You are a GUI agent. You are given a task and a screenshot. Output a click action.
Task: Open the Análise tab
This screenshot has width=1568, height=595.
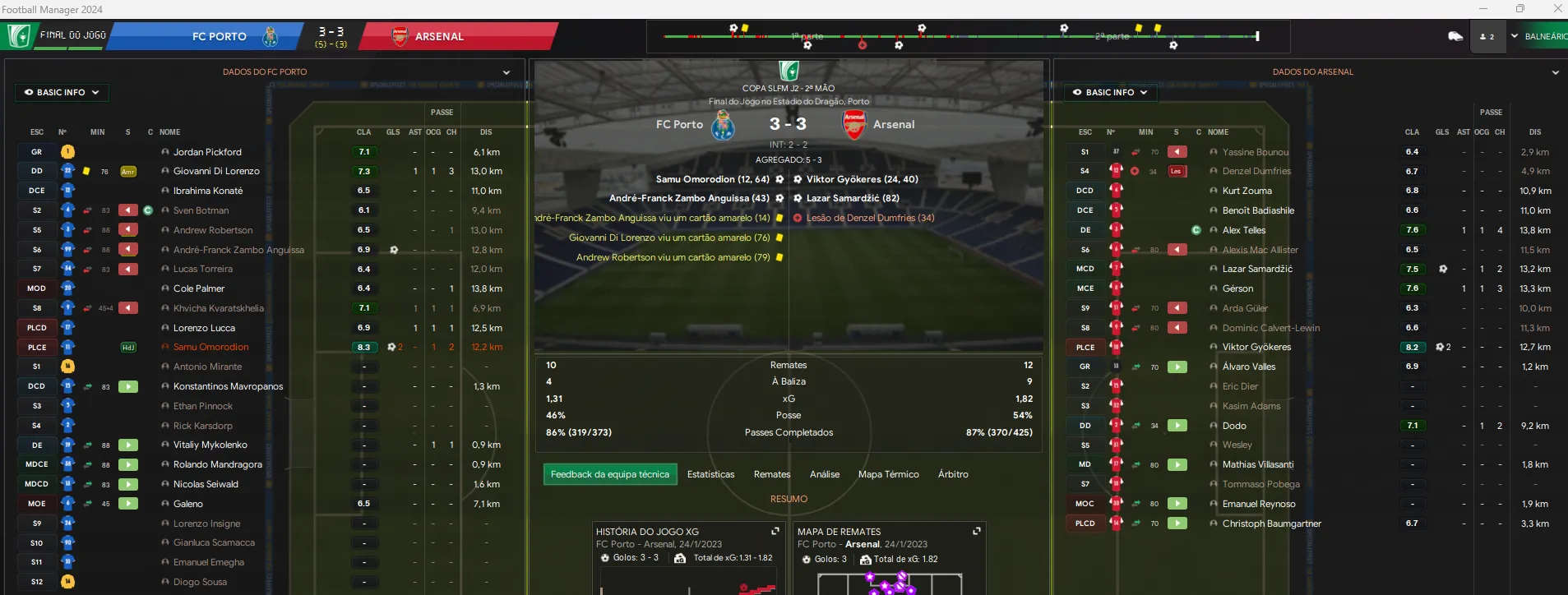pyautogui.click(x=824, y=474)
